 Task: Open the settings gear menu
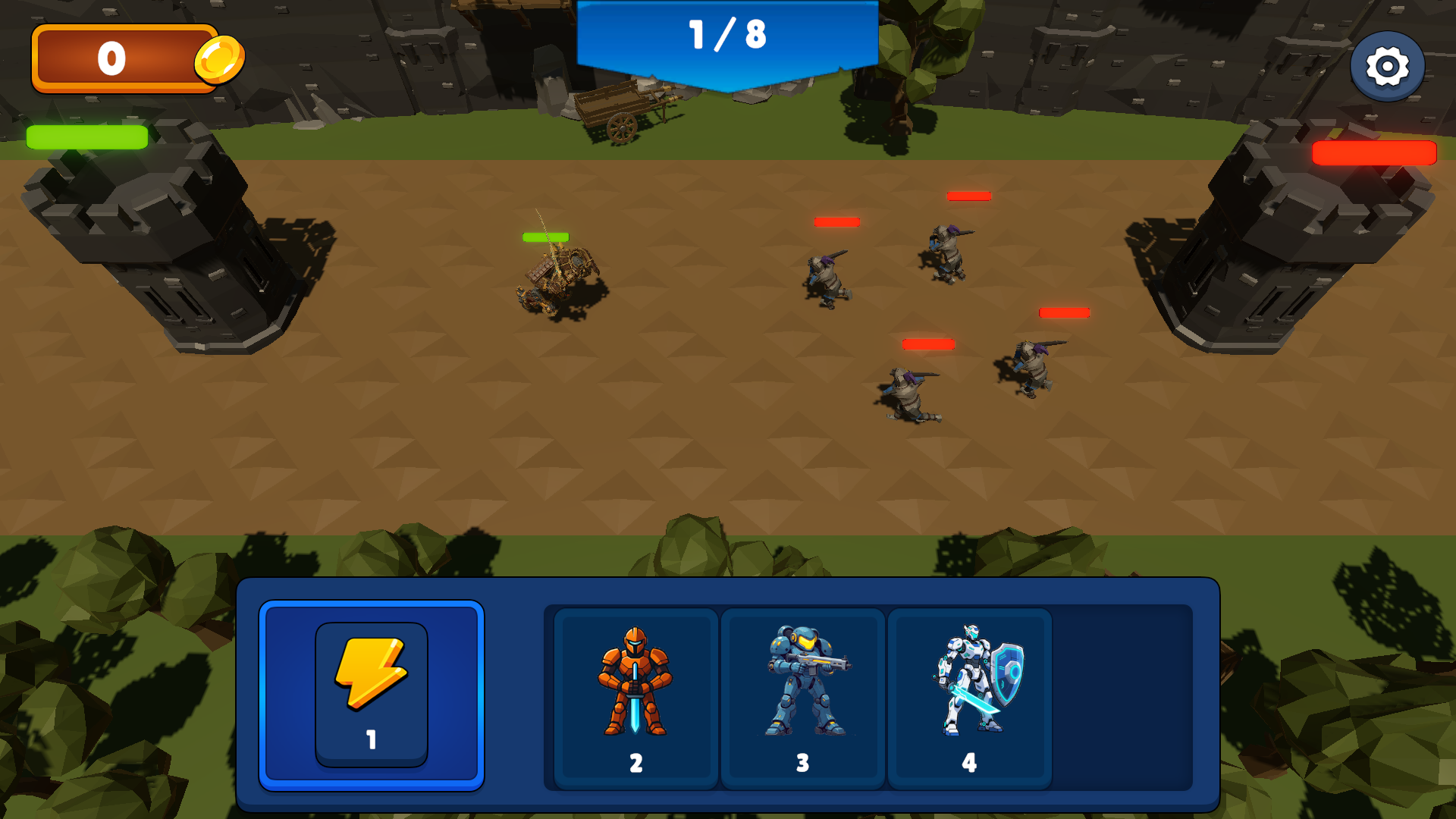pyautogui.click(x=1386, y=66)
